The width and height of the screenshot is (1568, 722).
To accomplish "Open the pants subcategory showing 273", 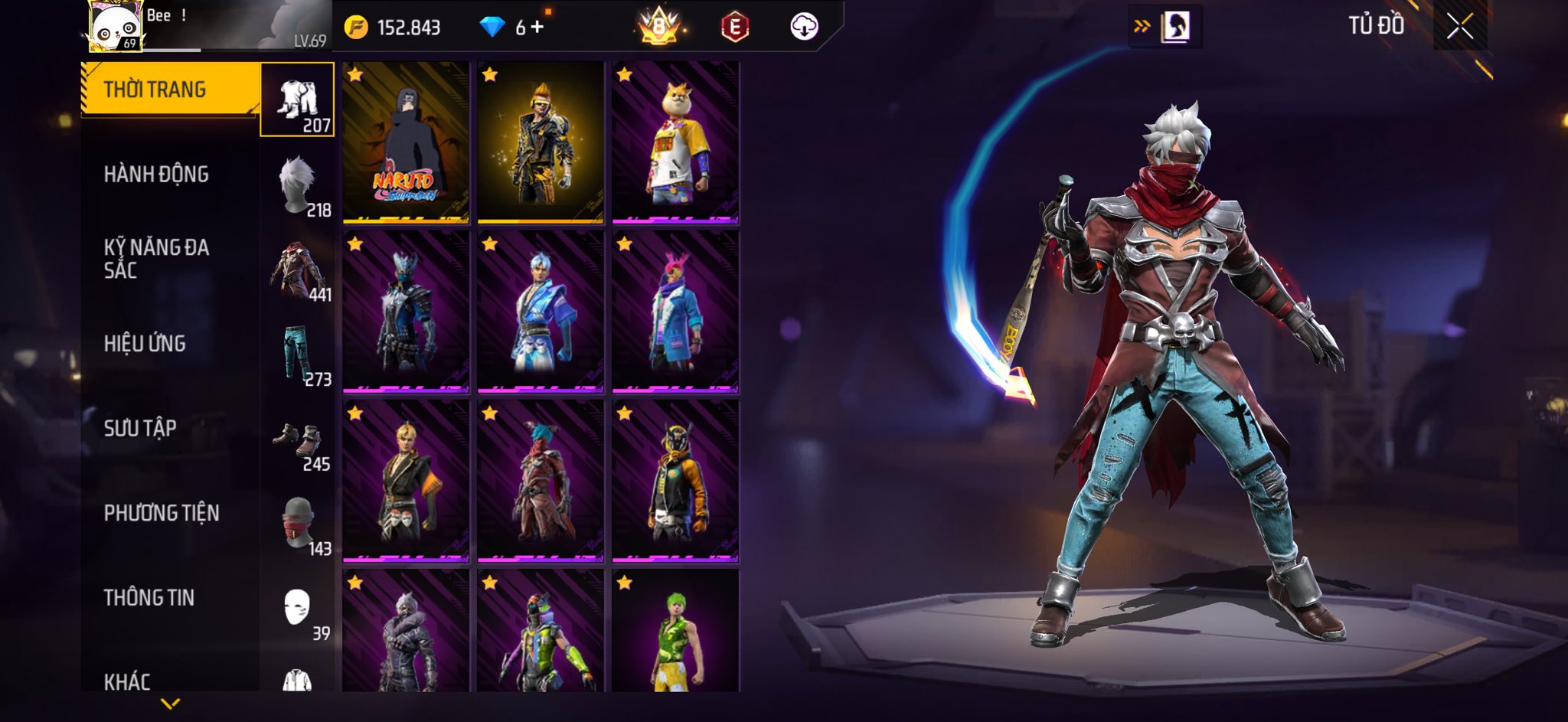I will (298, 354).
